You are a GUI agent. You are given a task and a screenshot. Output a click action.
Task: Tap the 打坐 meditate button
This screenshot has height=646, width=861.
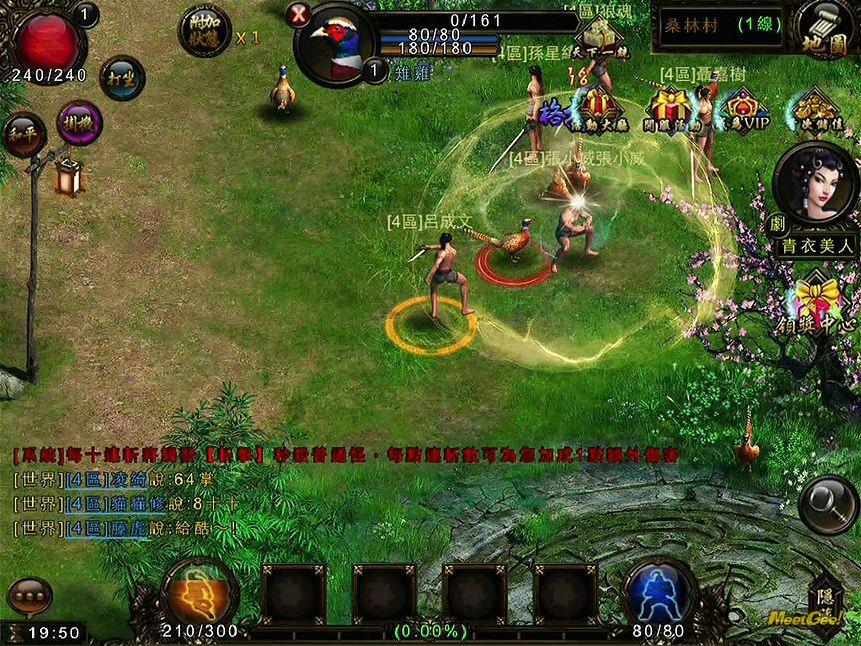(122, 79)
